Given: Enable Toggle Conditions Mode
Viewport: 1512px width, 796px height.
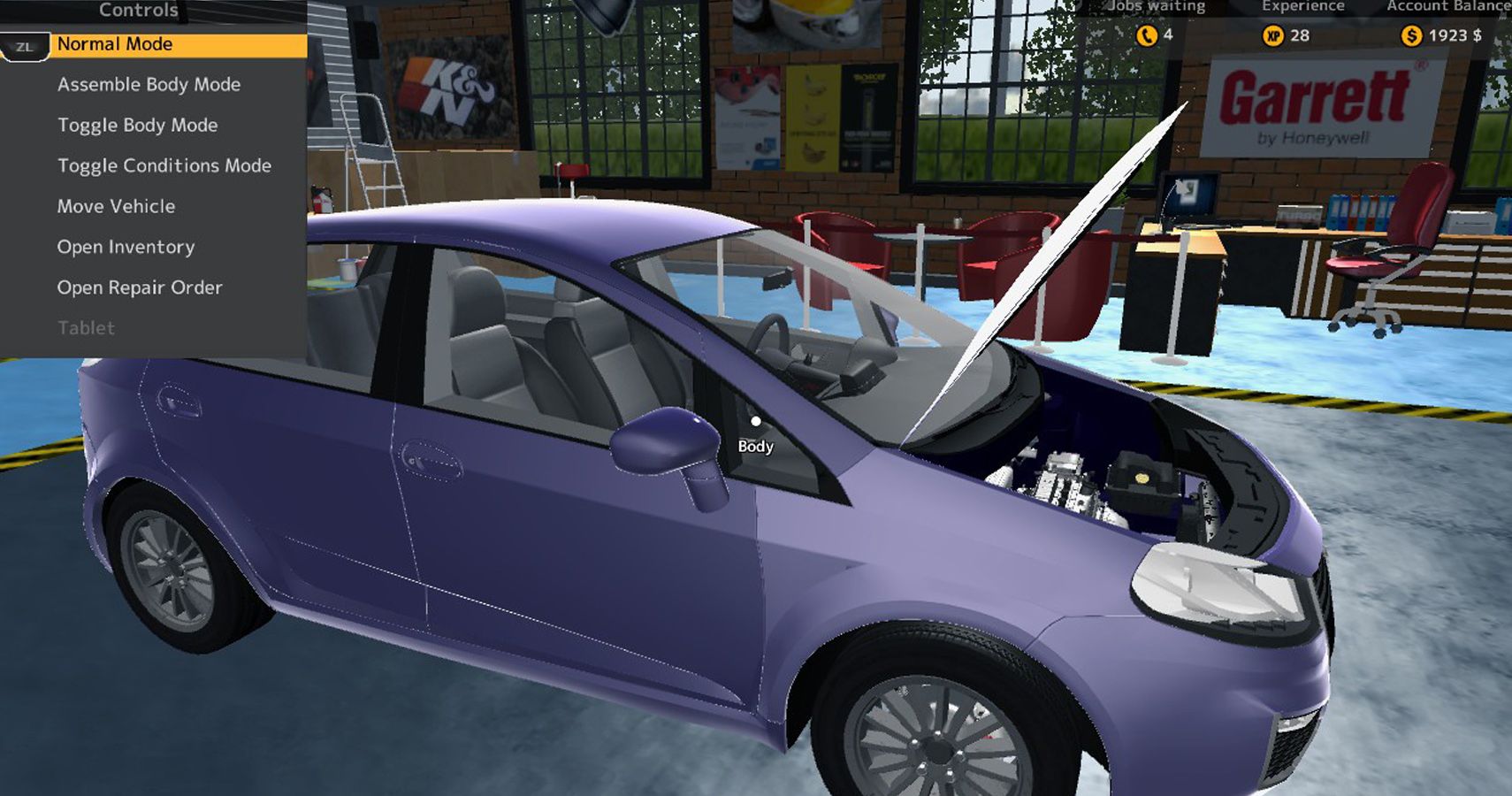Looking at the screenshot, I should coord(164,165).
